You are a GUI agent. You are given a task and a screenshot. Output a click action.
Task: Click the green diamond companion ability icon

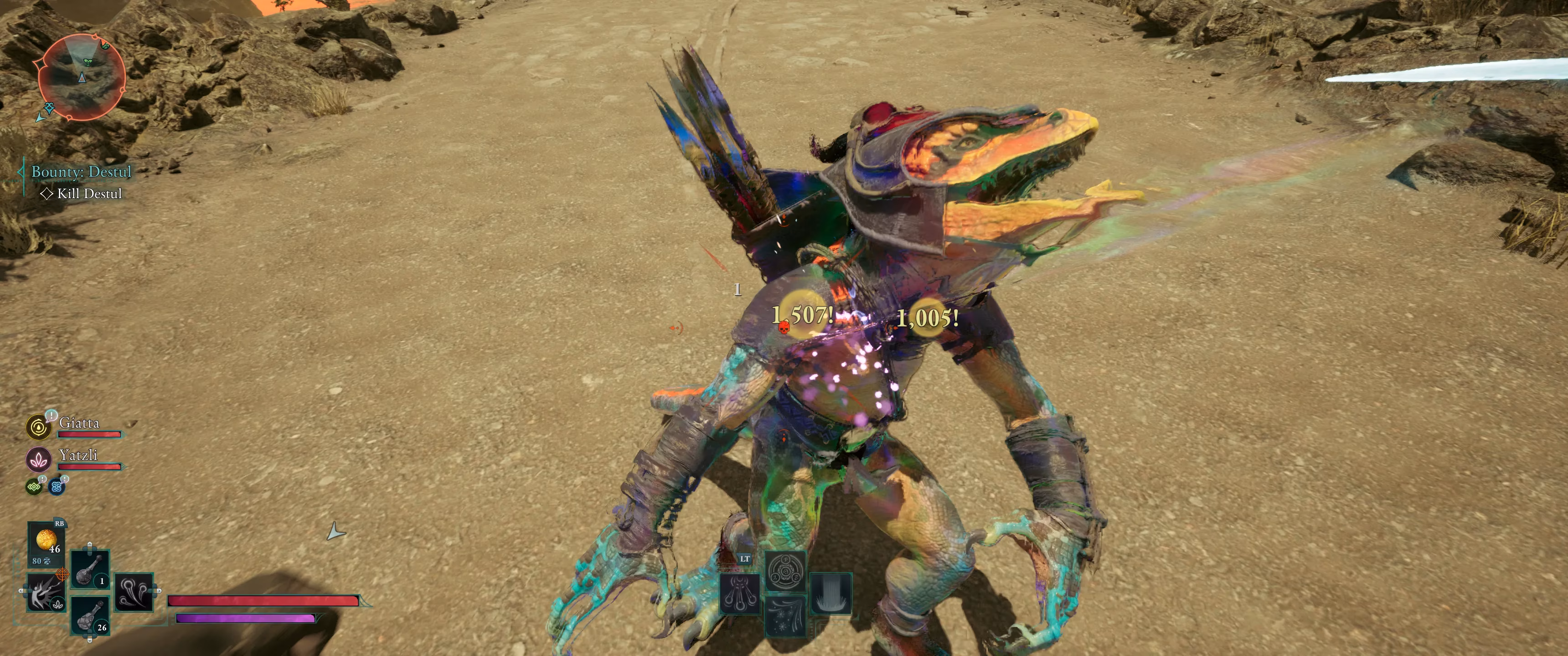[33, 487]
